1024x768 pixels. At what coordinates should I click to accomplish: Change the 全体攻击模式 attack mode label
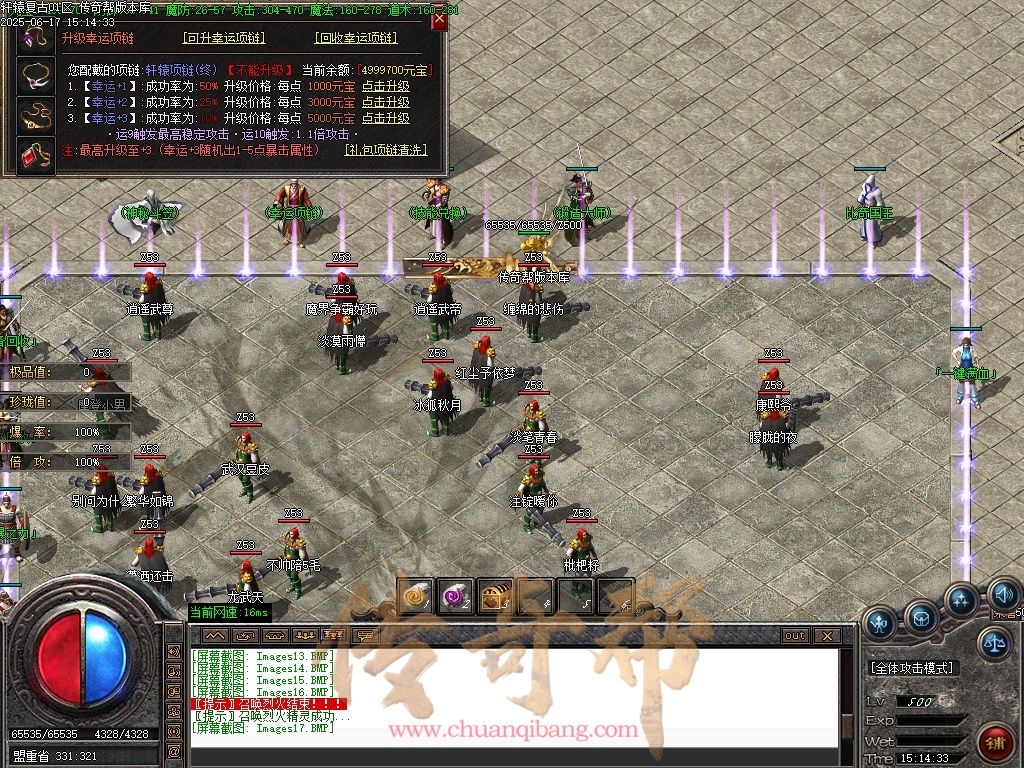(912, 668)
